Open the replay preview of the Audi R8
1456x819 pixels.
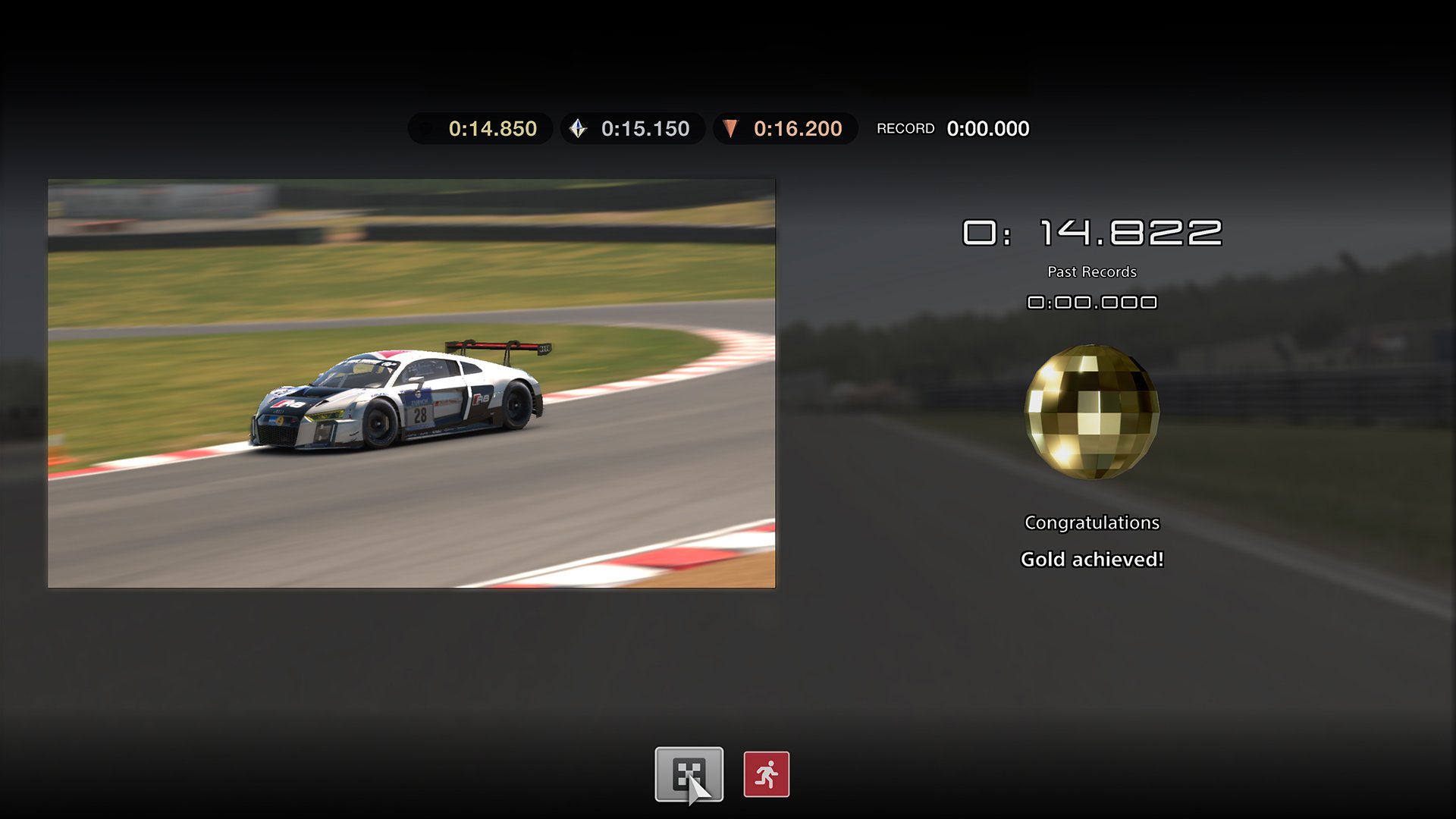[412, 382]
